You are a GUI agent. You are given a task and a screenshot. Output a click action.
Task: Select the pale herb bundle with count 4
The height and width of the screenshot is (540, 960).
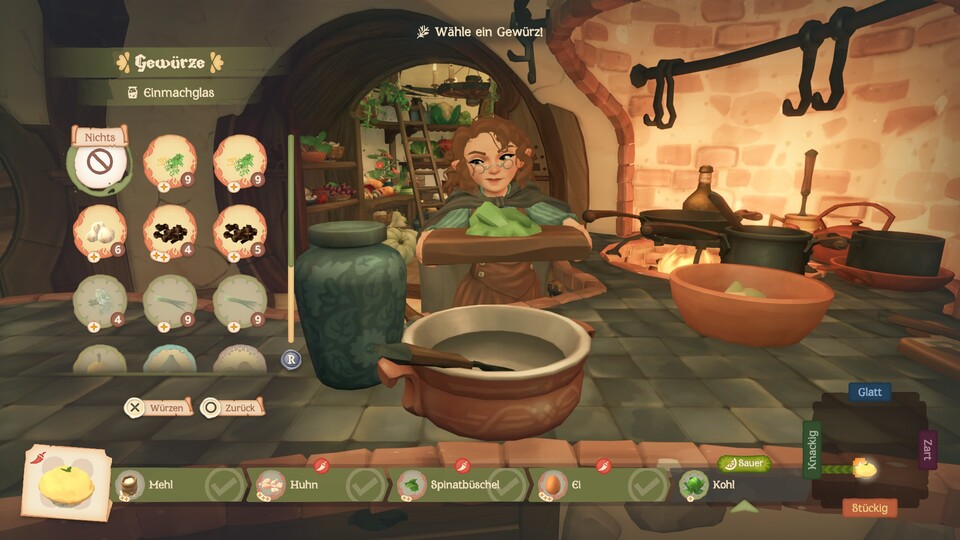[99, 300]
